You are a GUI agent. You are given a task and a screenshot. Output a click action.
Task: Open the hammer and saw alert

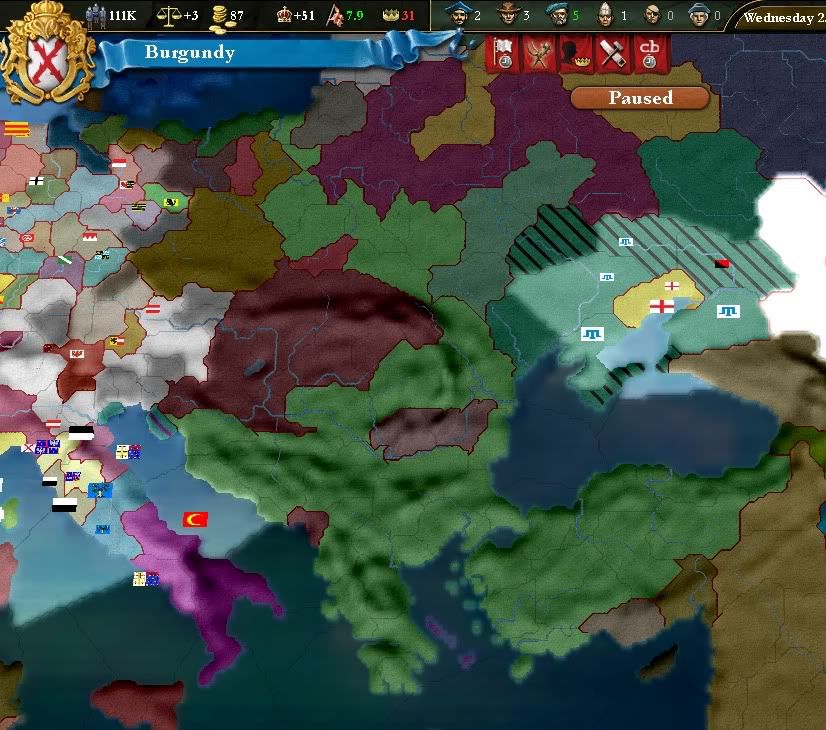point(611,54)
